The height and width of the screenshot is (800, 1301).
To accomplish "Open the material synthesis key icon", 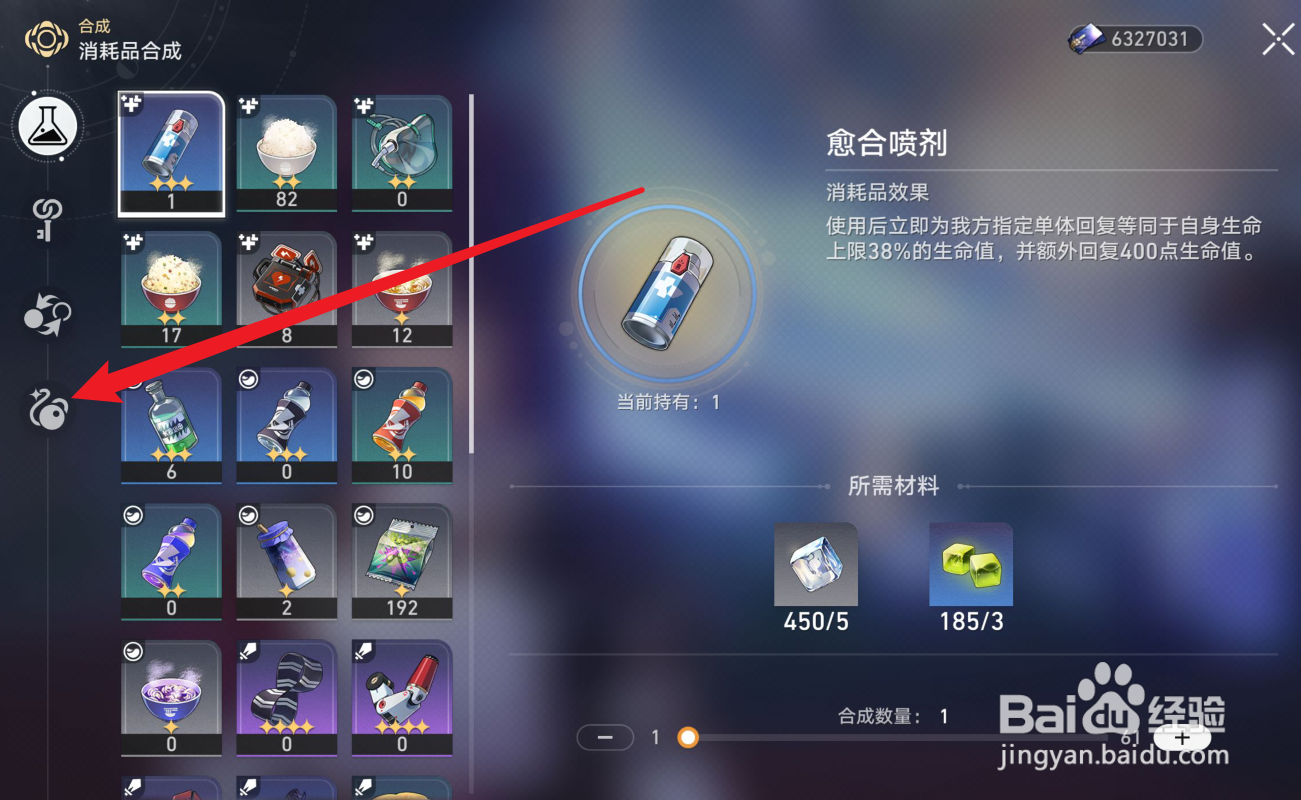I will 46,222.
